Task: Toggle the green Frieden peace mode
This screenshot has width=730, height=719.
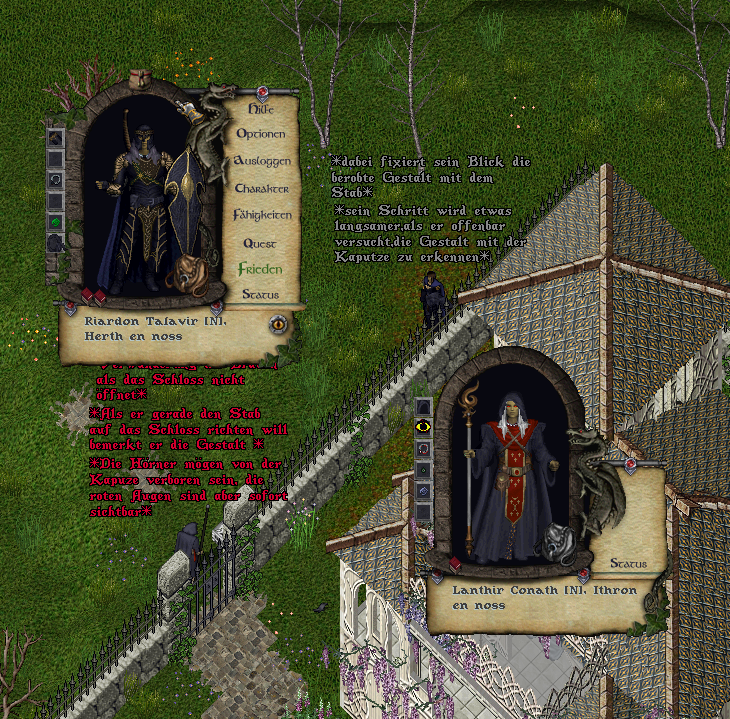Action: tap(260, 269)
